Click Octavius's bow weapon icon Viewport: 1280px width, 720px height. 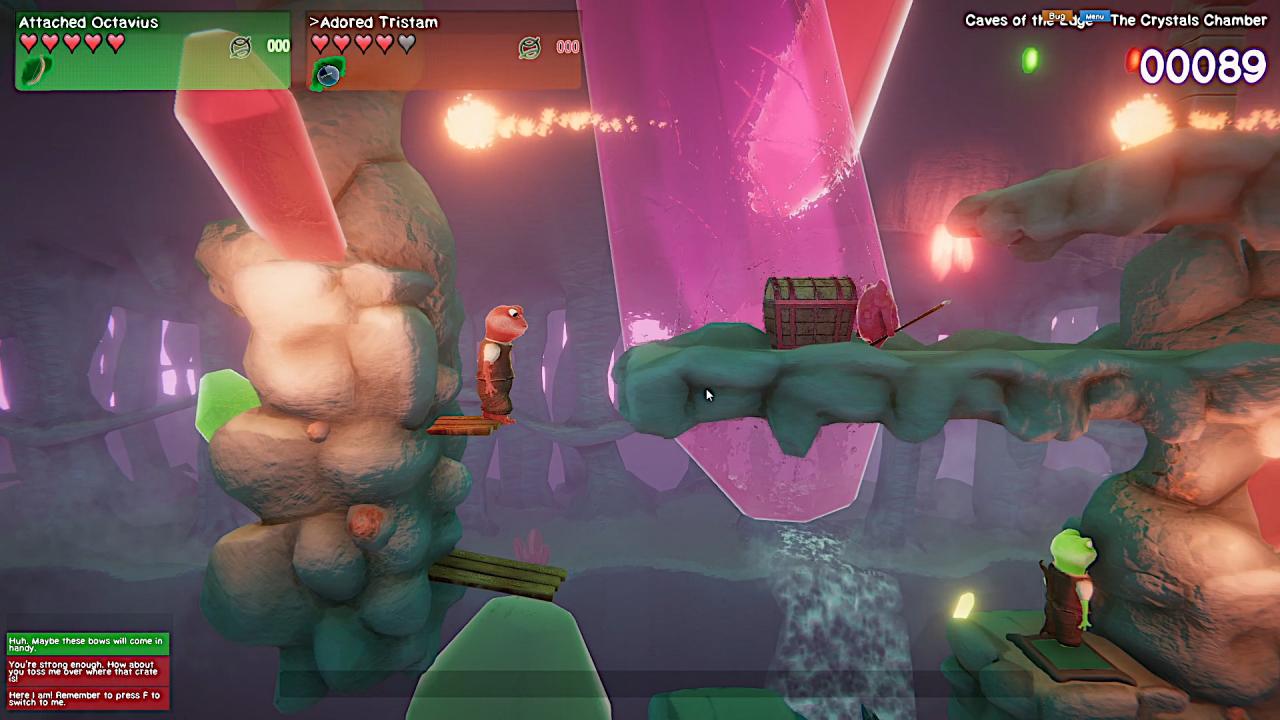tap(36, 71)
